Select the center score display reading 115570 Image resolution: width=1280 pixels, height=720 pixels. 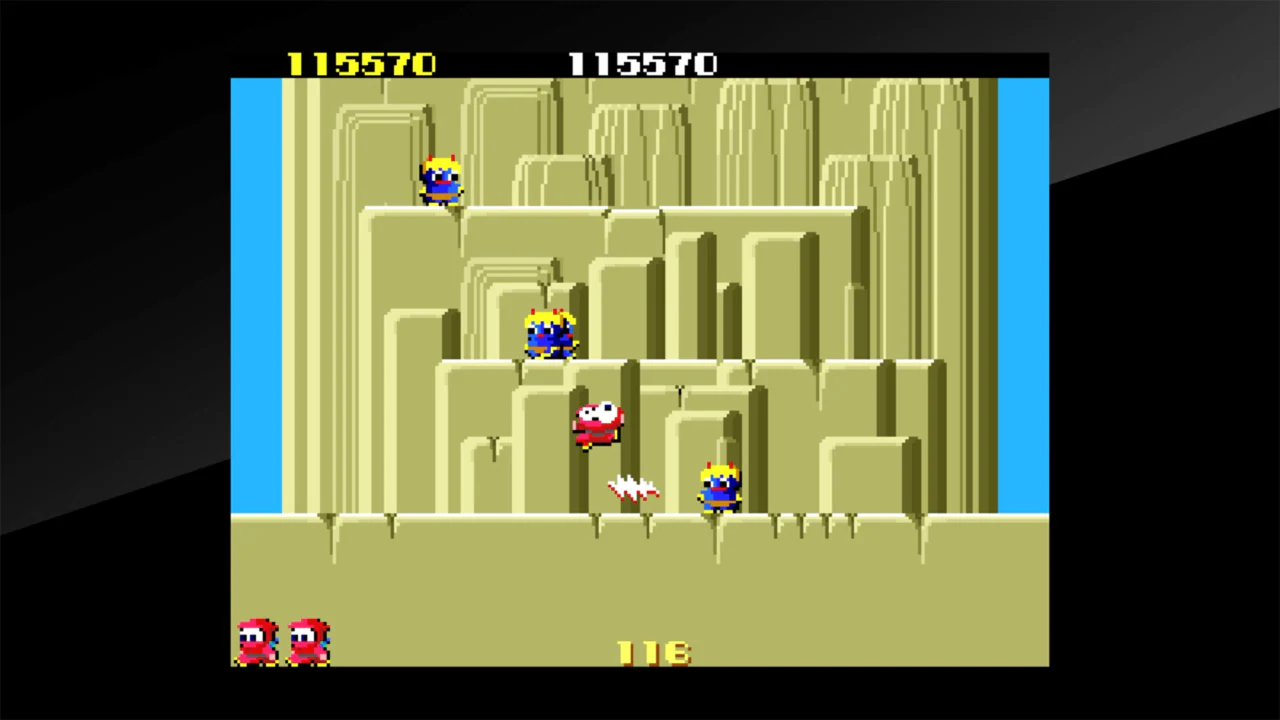(643, 64)
